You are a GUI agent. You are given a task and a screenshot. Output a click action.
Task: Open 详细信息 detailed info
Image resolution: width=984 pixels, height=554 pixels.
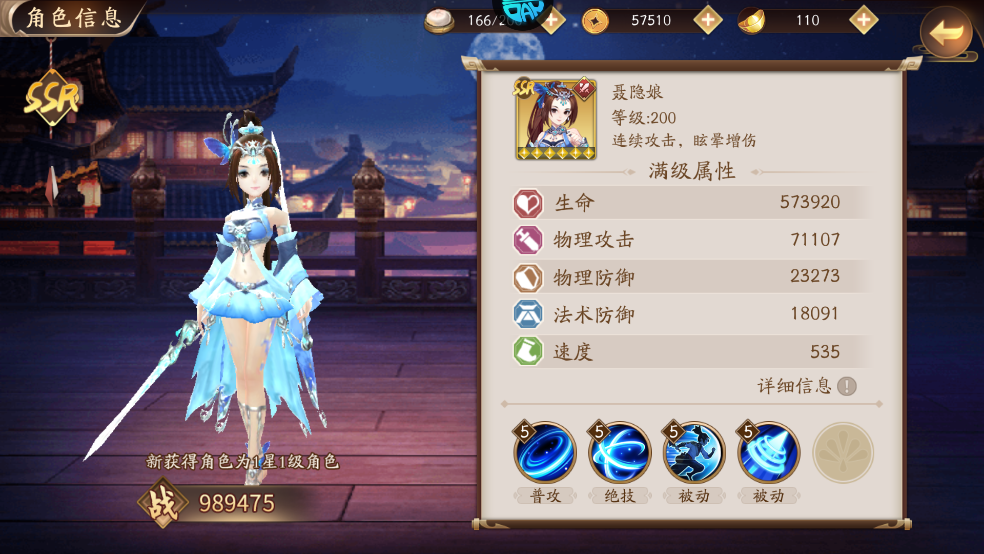pos(808,386)
